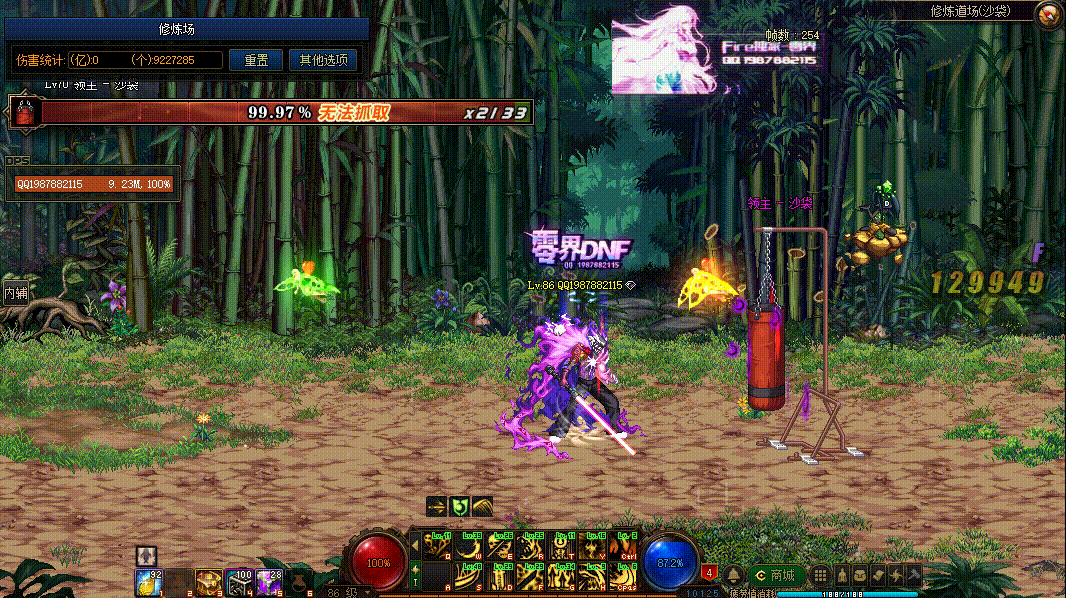Open the 商城 shop
The image size is (1066, 598).
pos(775,575)
